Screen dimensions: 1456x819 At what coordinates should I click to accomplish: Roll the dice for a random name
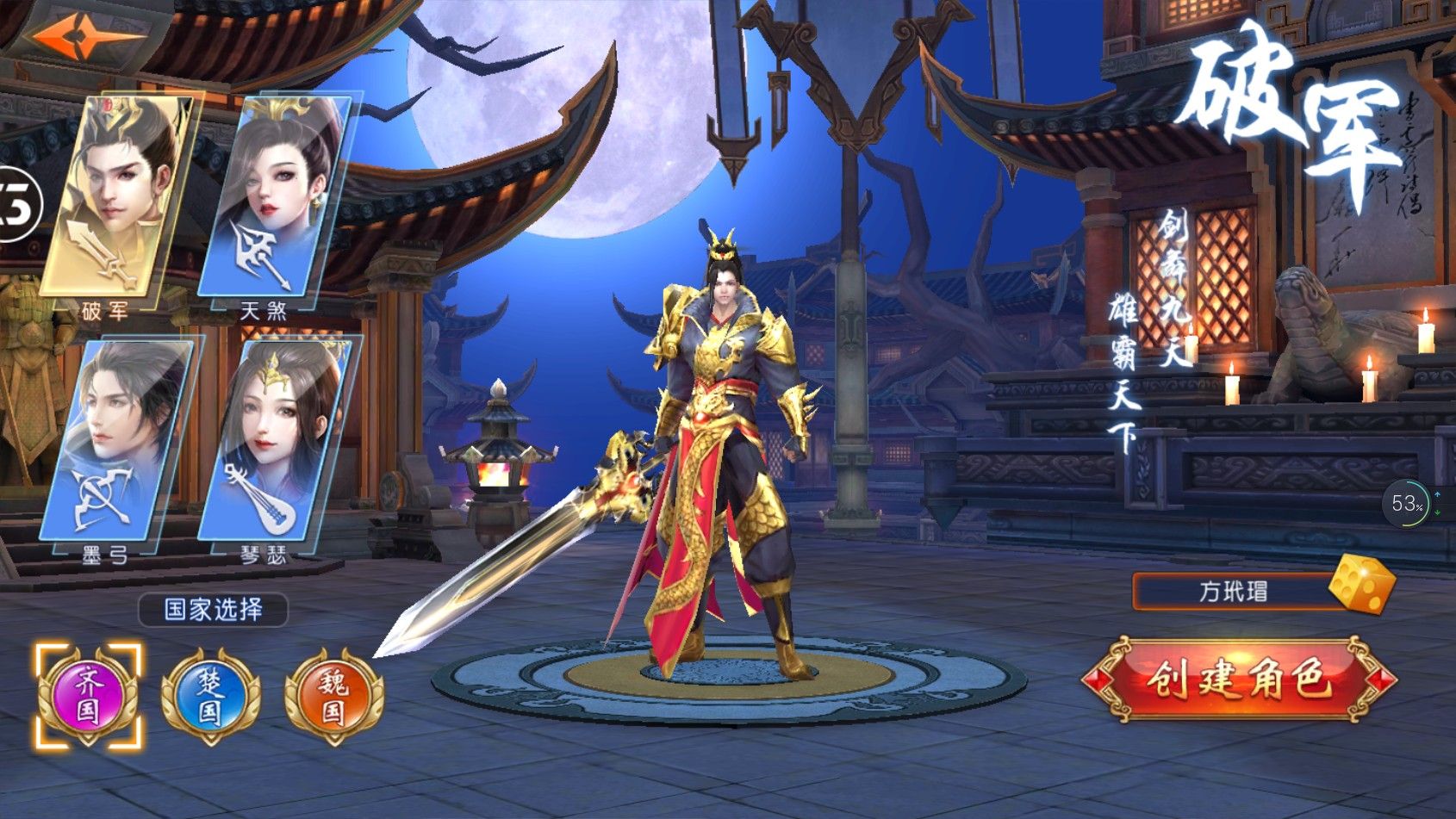pyautogui.click(x=1361, y=585)
